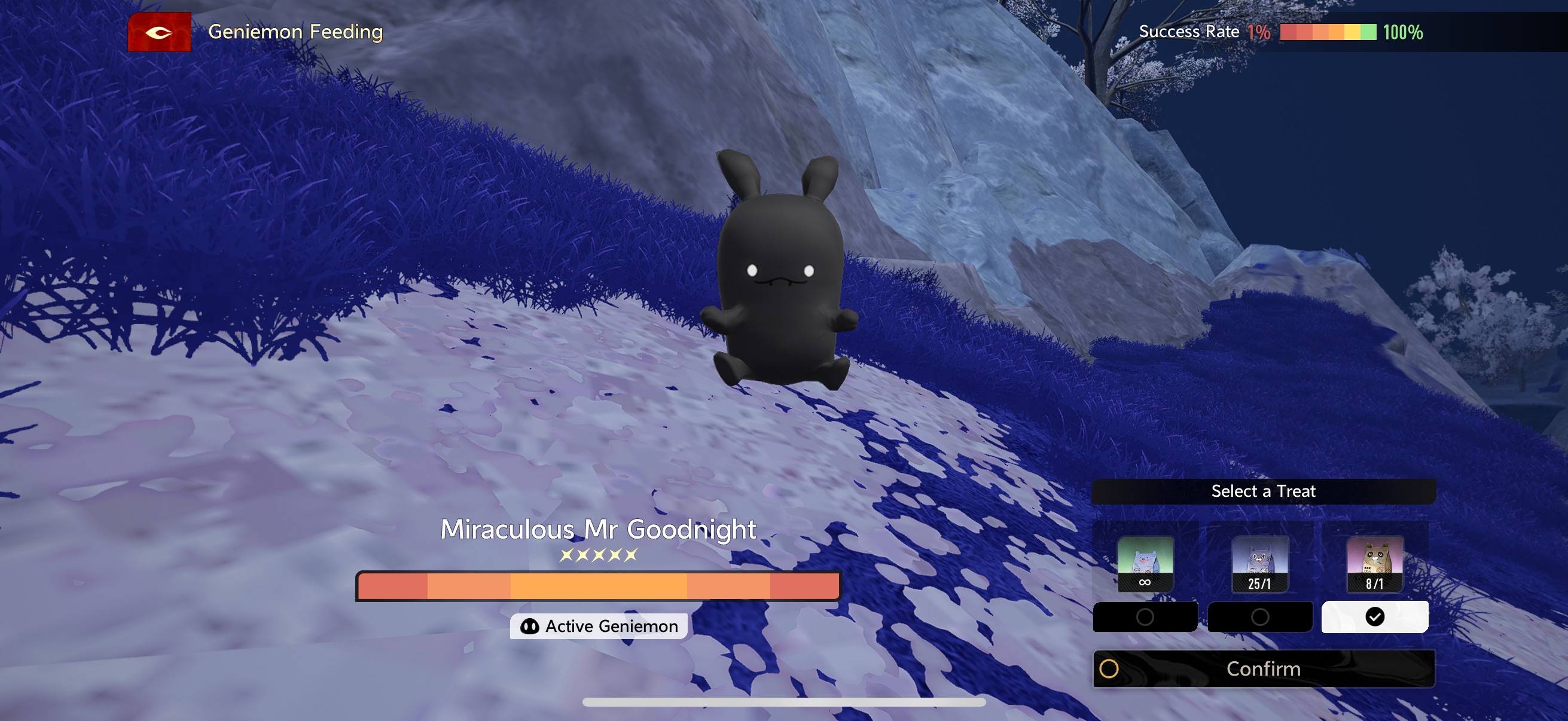
Task: Mark the radio button under the 25/1 treat
Action: (x=1259, y=617)
